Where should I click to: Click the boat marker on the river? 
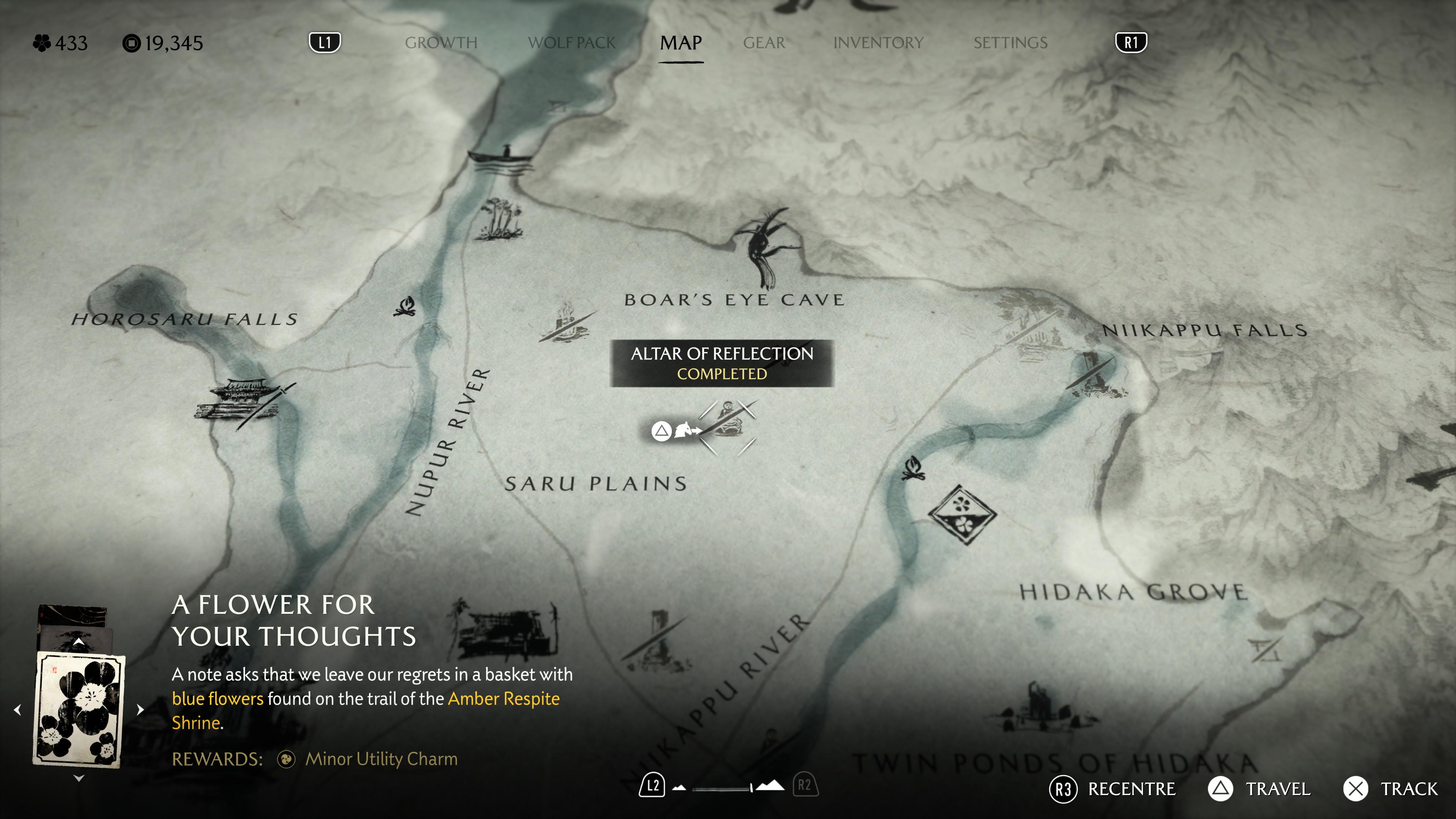(500, 158)
